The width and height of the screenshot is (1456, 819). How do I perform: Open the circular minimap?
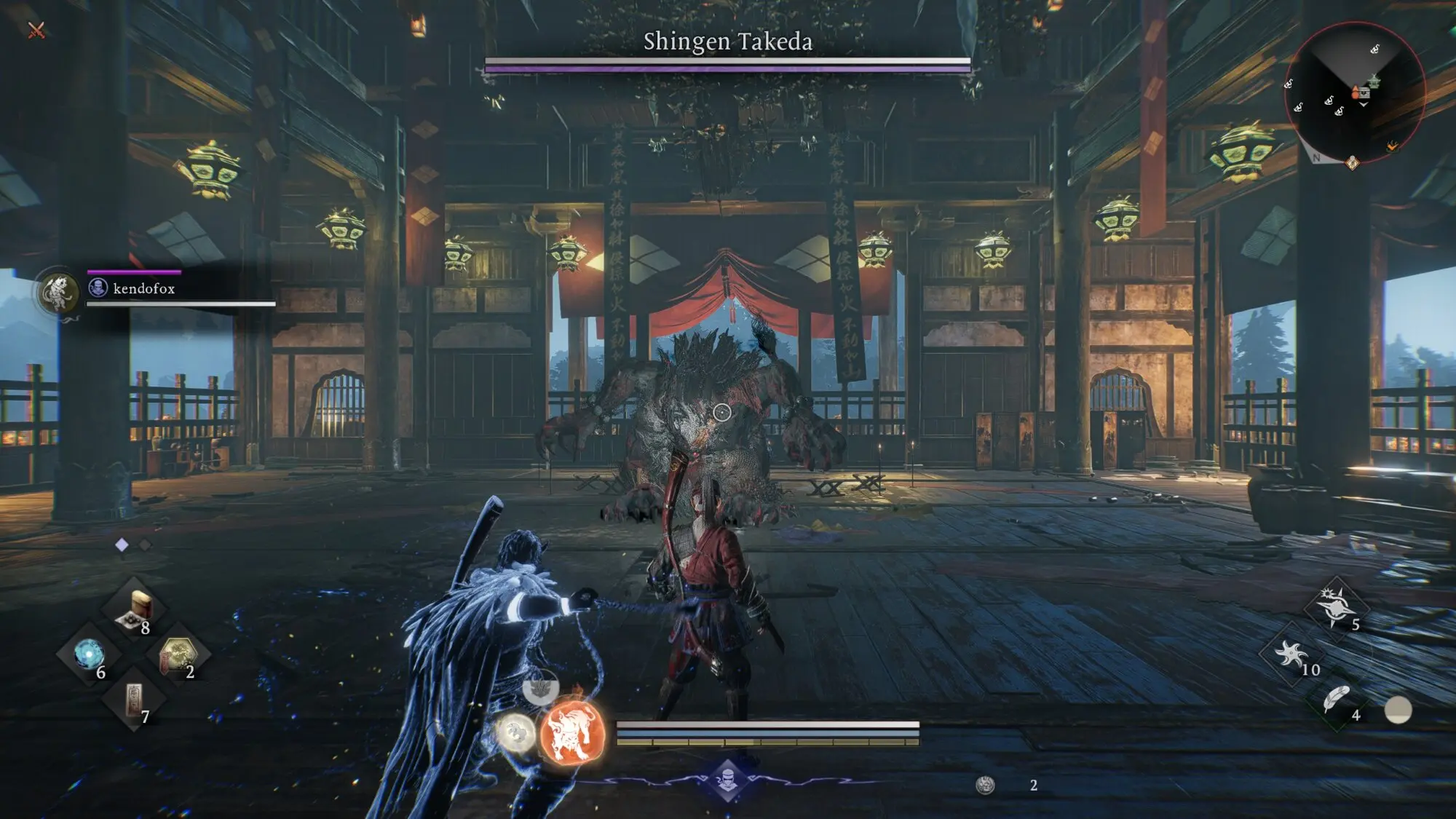(1354, 92)
